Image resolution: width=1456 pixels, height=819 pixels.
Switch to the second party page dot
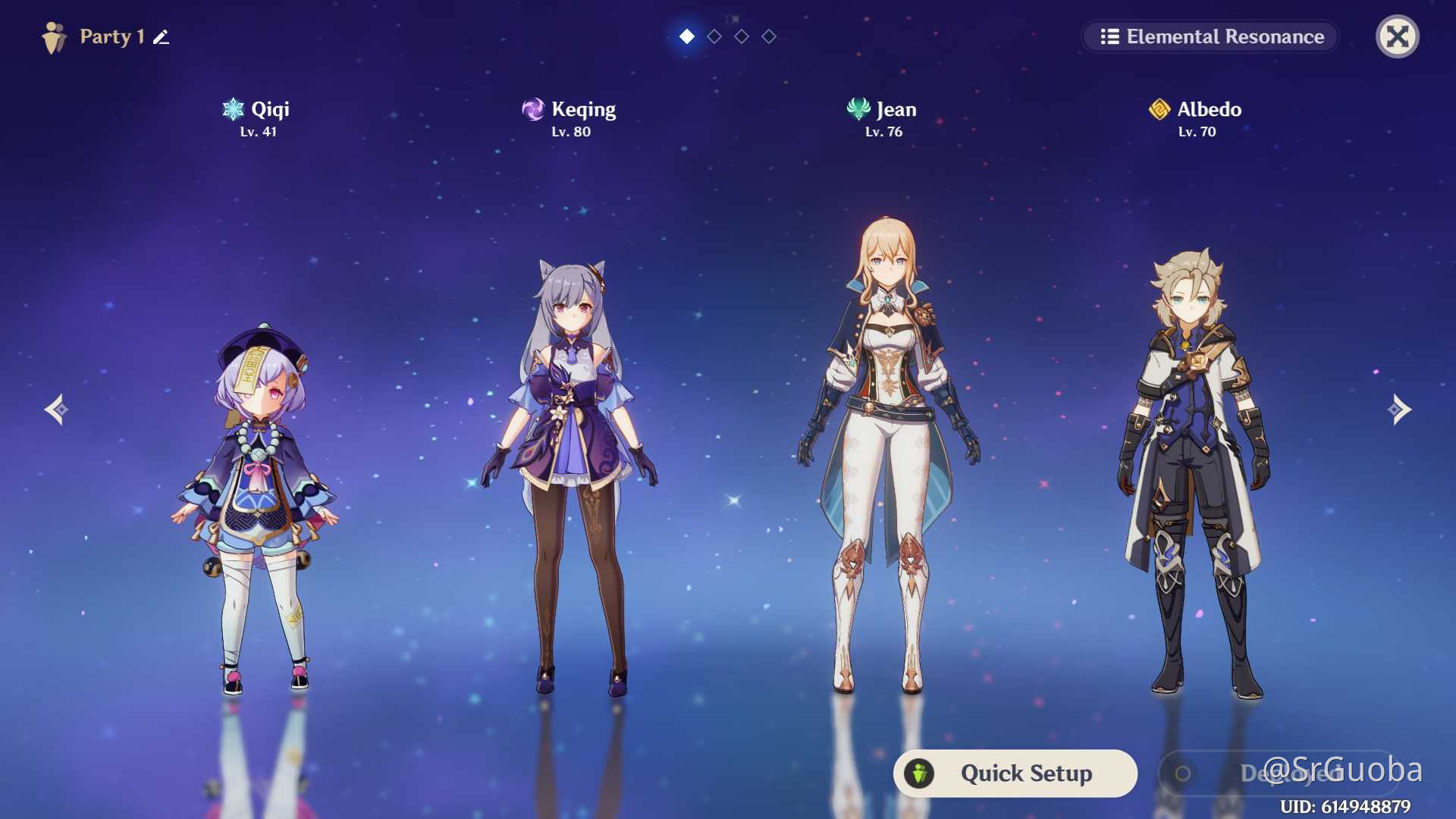[x=714, y=36]
